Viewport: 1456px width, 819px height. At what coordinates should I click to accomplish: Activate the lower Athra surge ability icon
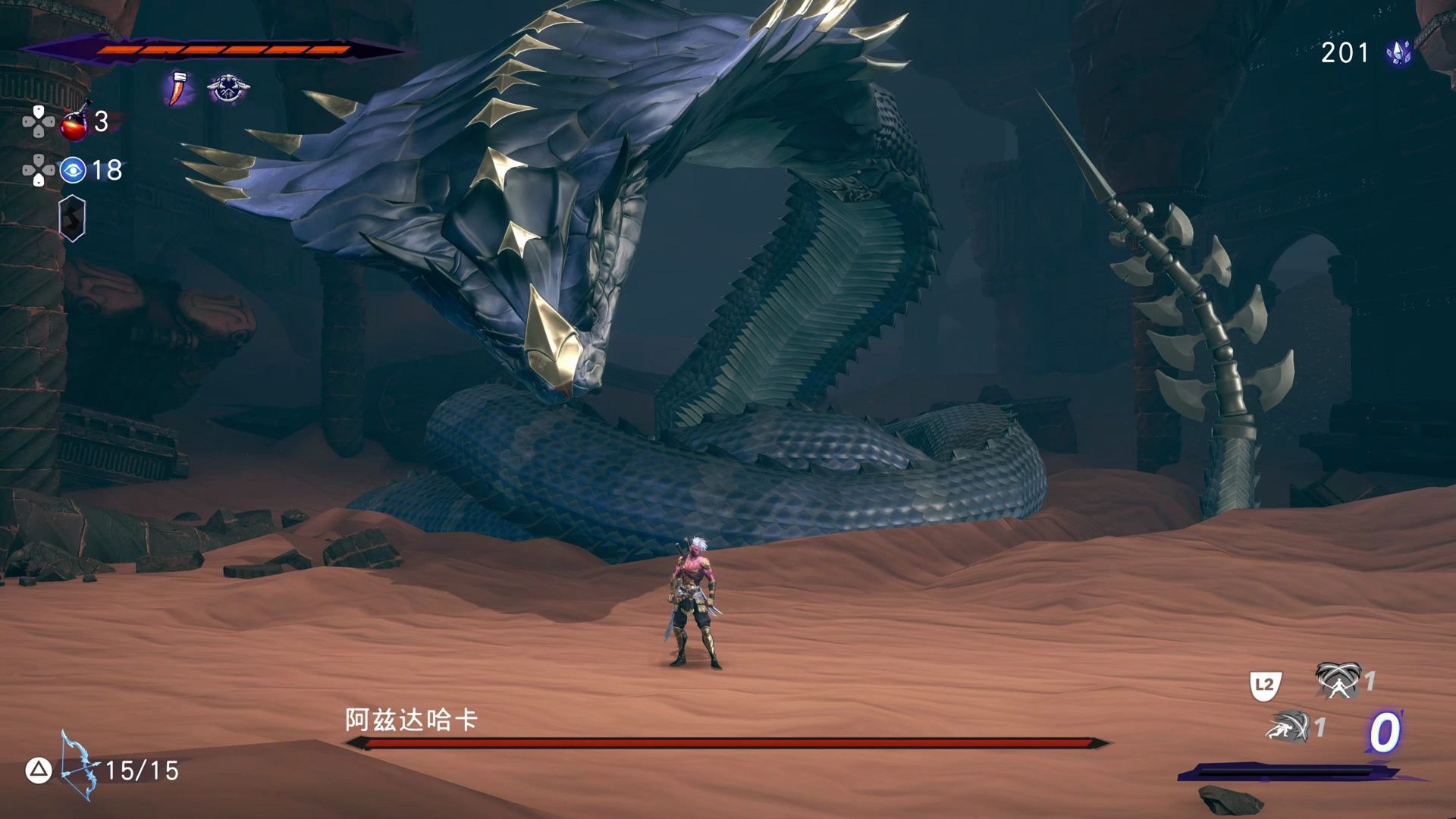click(1289, 726)
